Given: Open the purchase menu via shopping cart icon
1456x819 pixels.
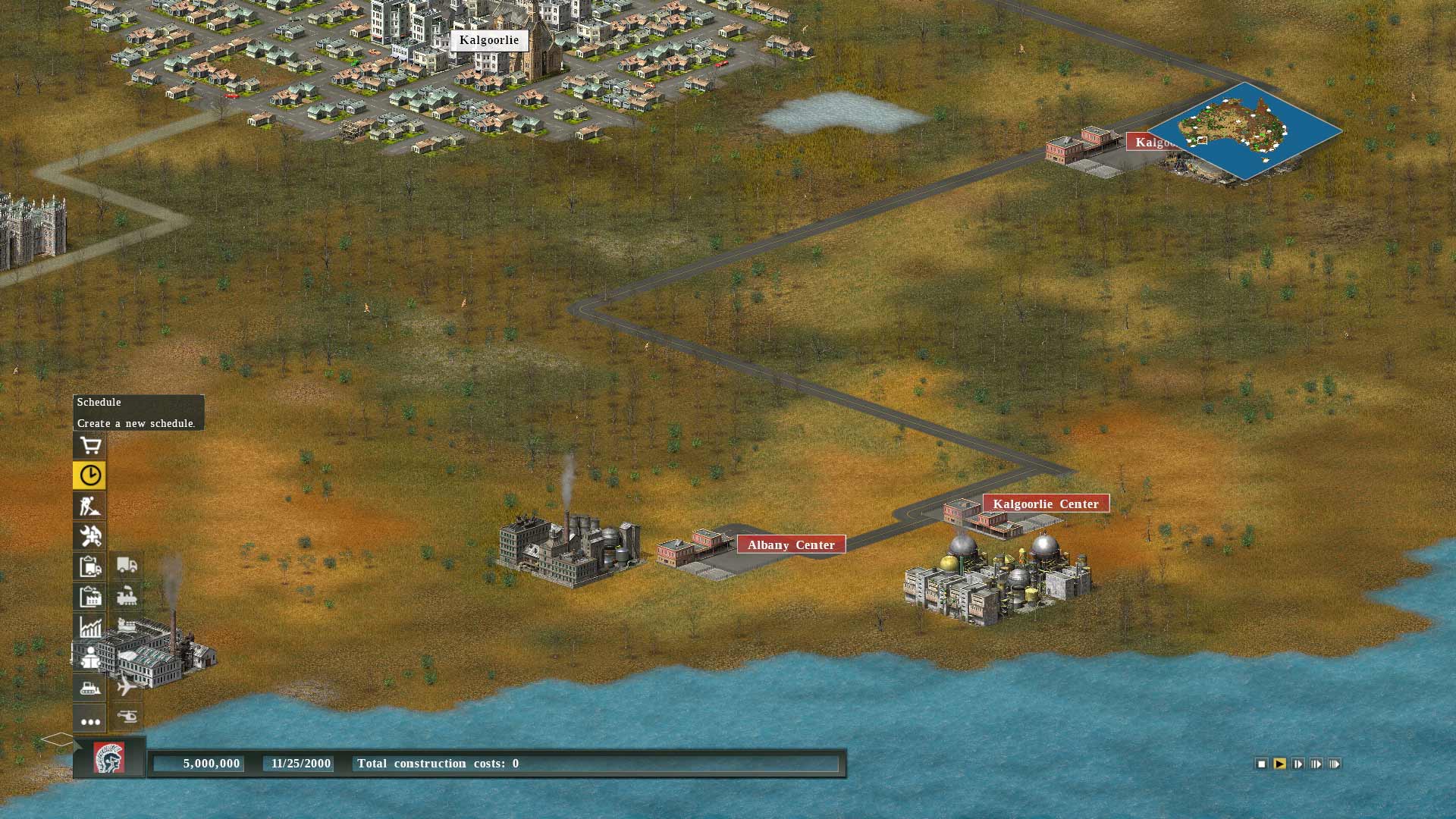Looking at the screenshot, I should coord(89,445).
